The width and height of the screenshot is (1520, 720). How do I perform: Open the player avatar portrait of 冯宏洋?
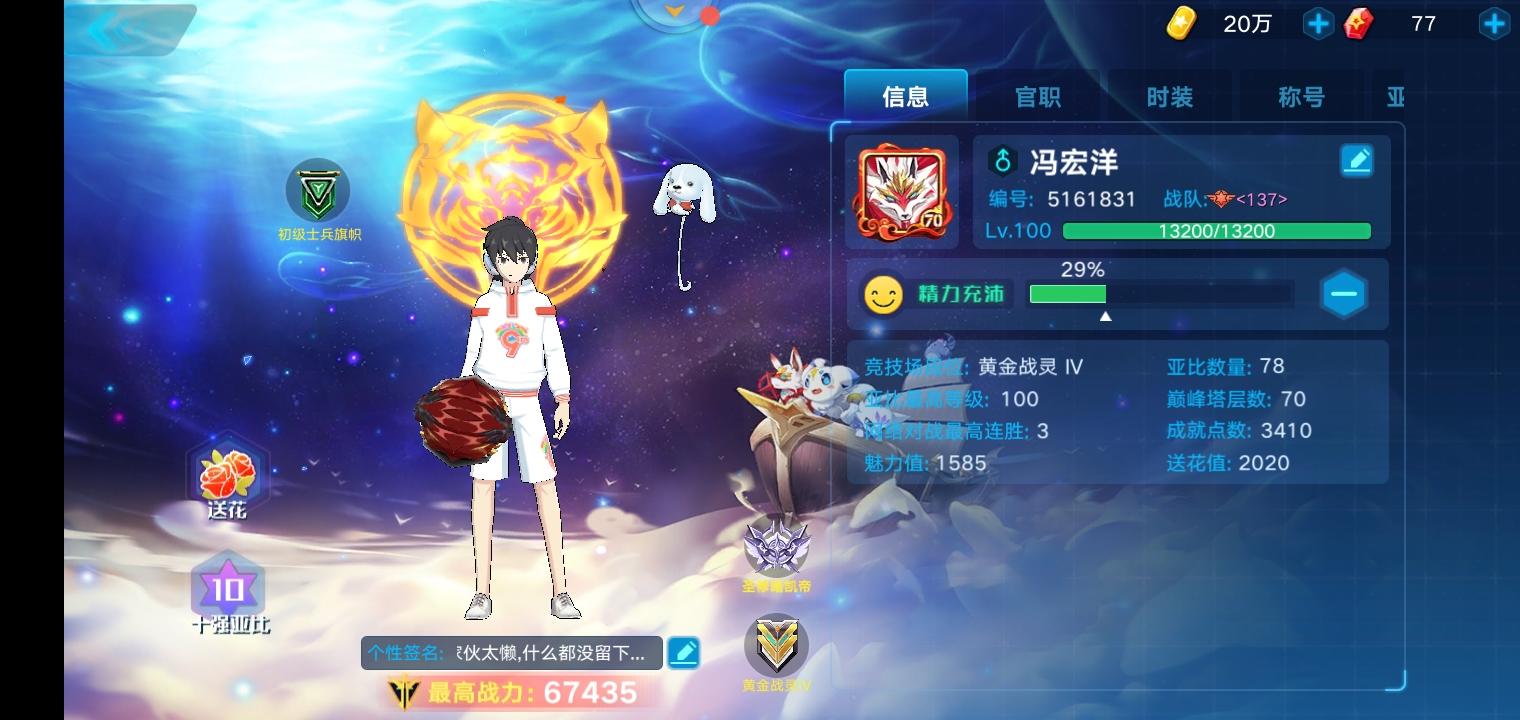coord(901,191)
